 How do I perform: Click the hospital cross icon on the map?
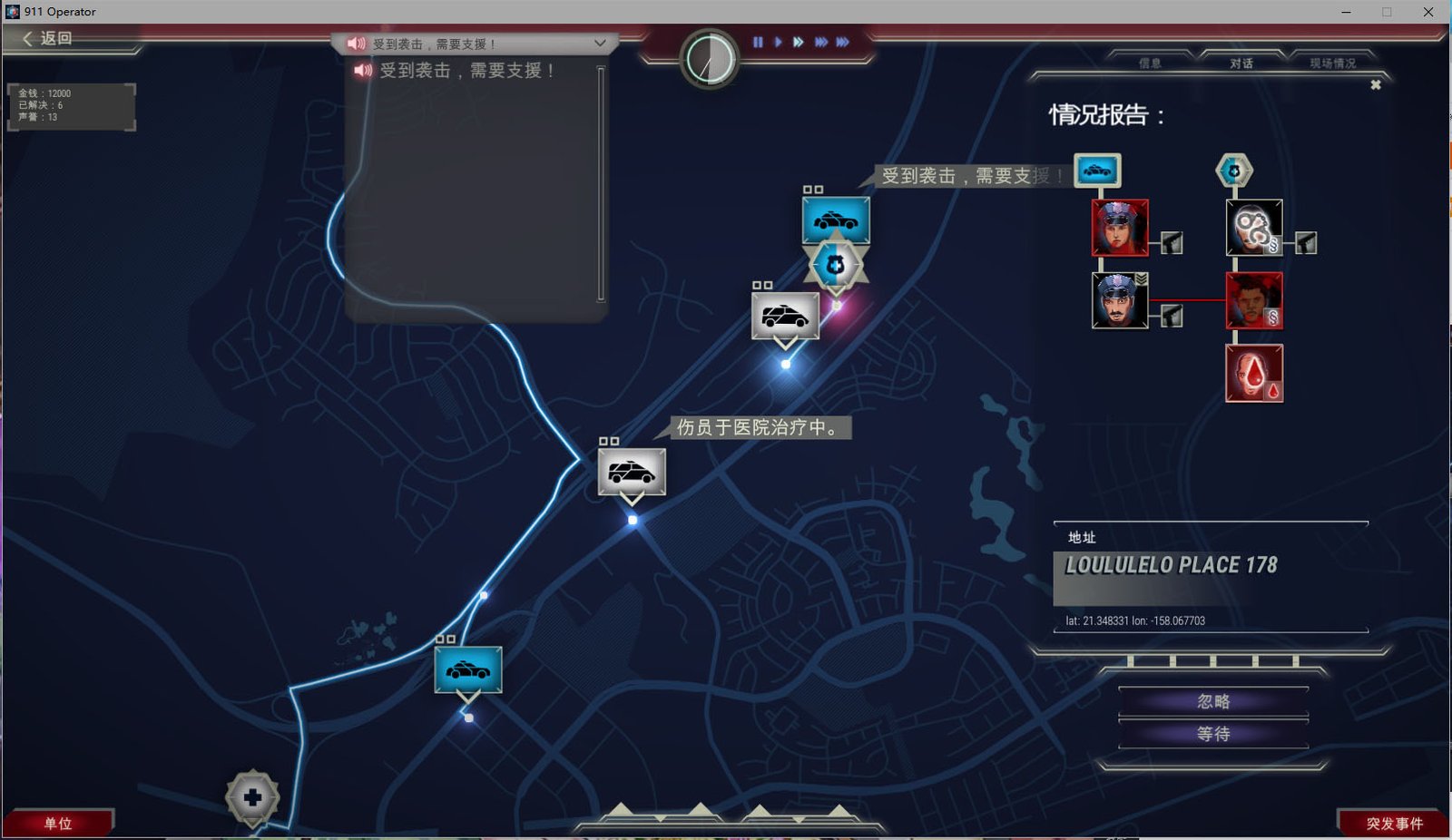pos(250,796)
